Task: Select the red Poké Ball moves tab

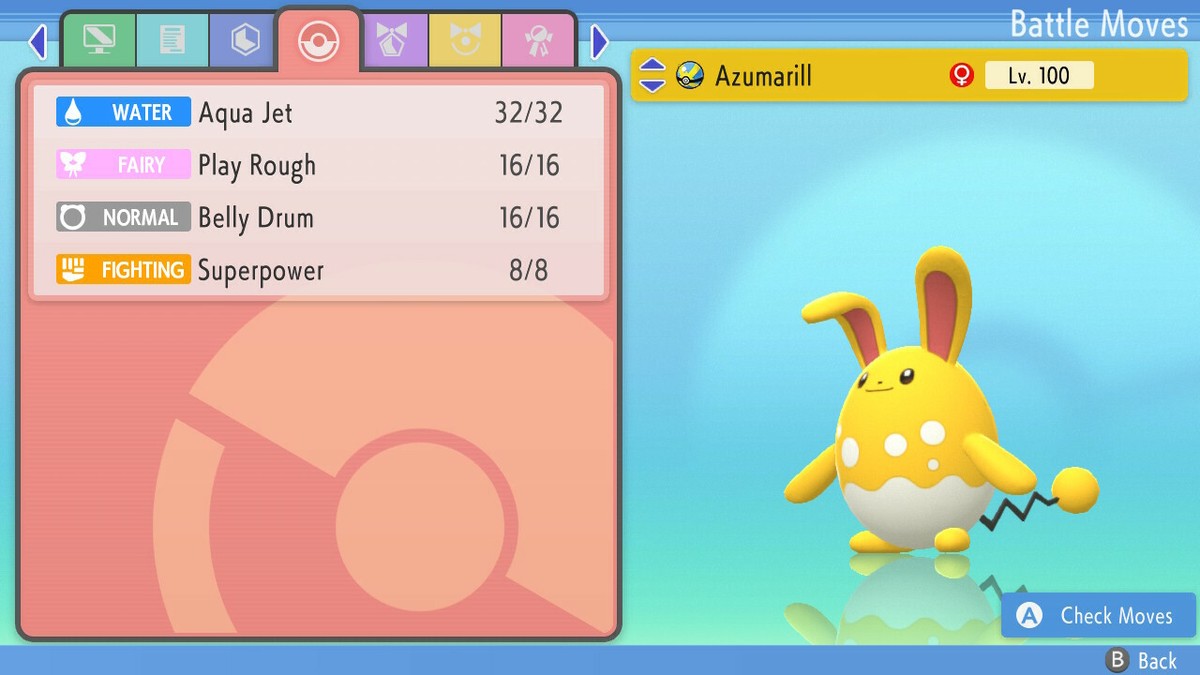Action: (319, 41)
